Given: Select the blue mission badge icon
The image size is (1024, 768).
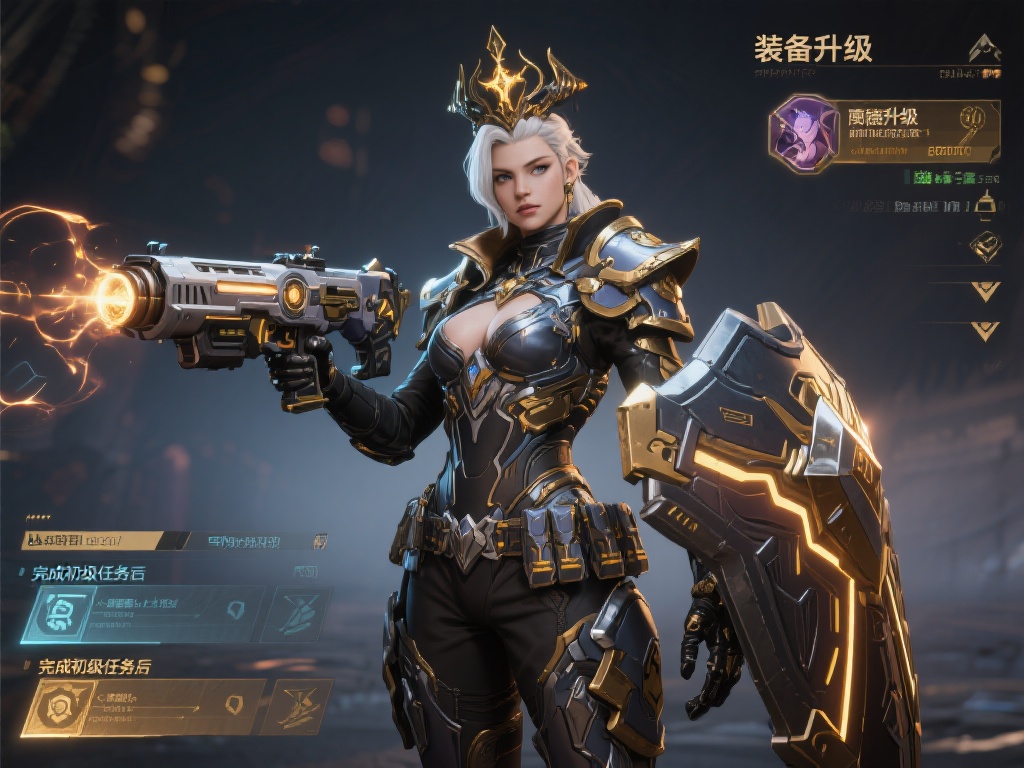Looking at the screenshot, I should click(x=59, y=613).
